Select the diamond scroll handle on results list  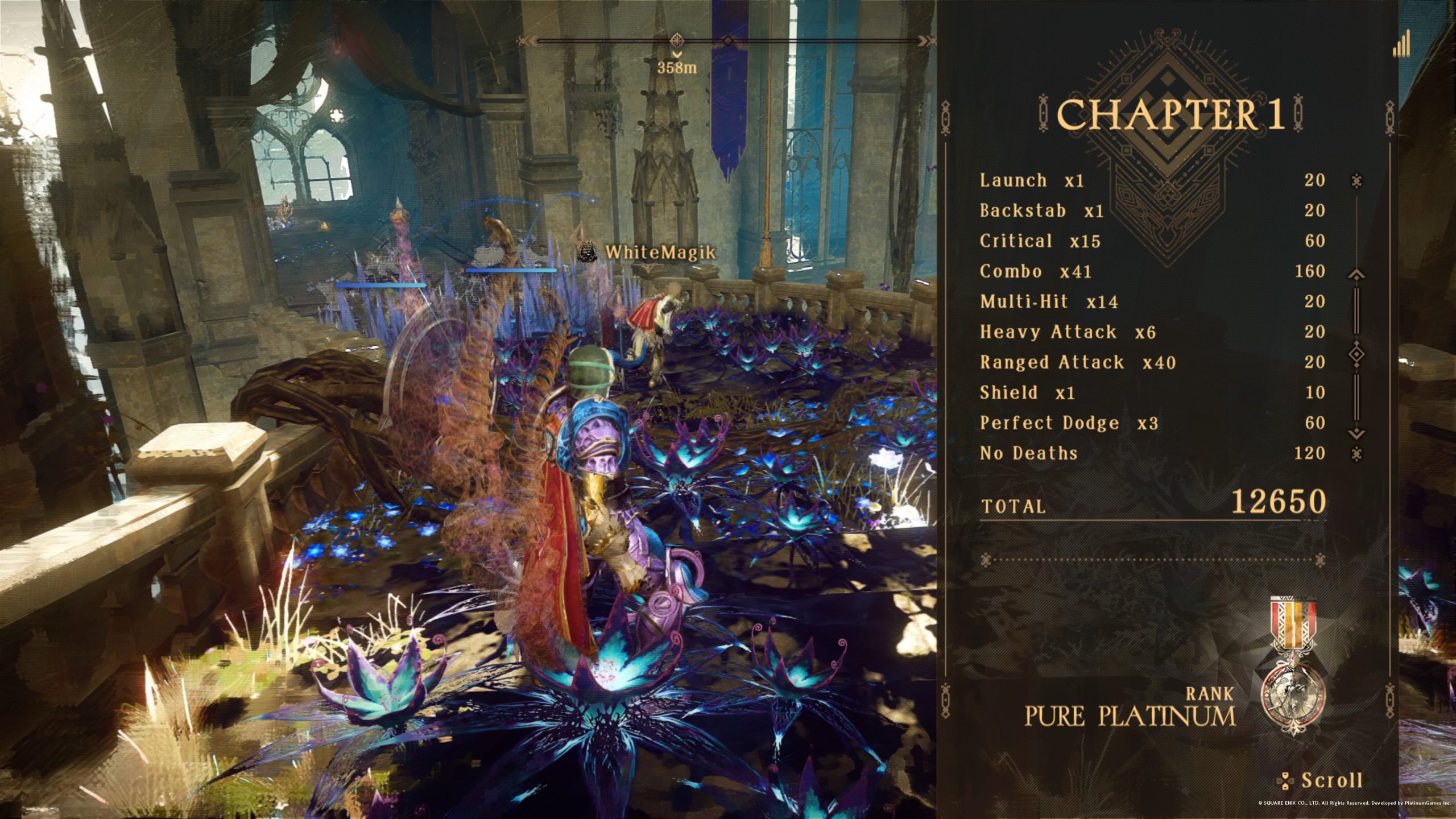1356,354
